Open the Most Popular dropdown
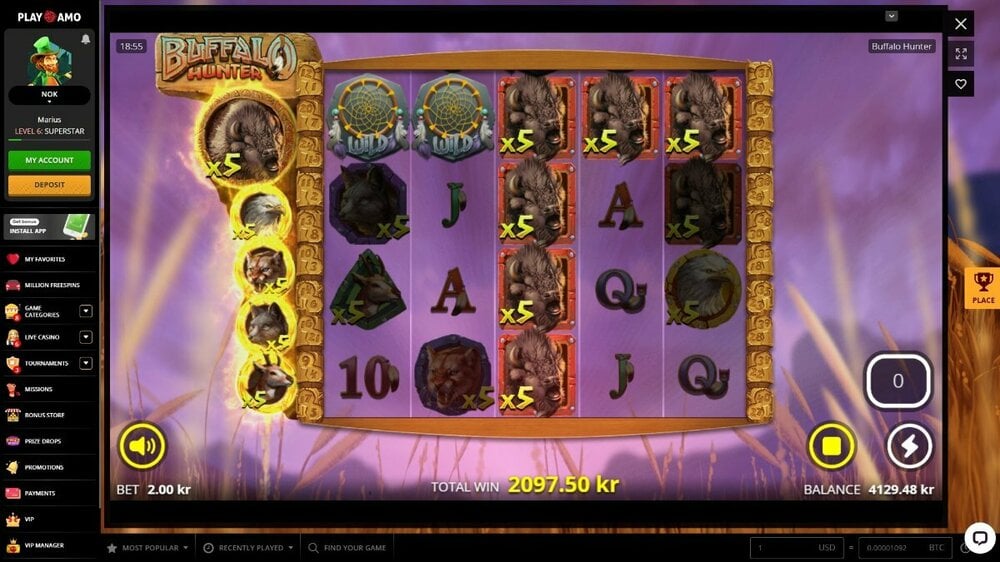Screen dimensions: 1000x562 pos(150,548)
